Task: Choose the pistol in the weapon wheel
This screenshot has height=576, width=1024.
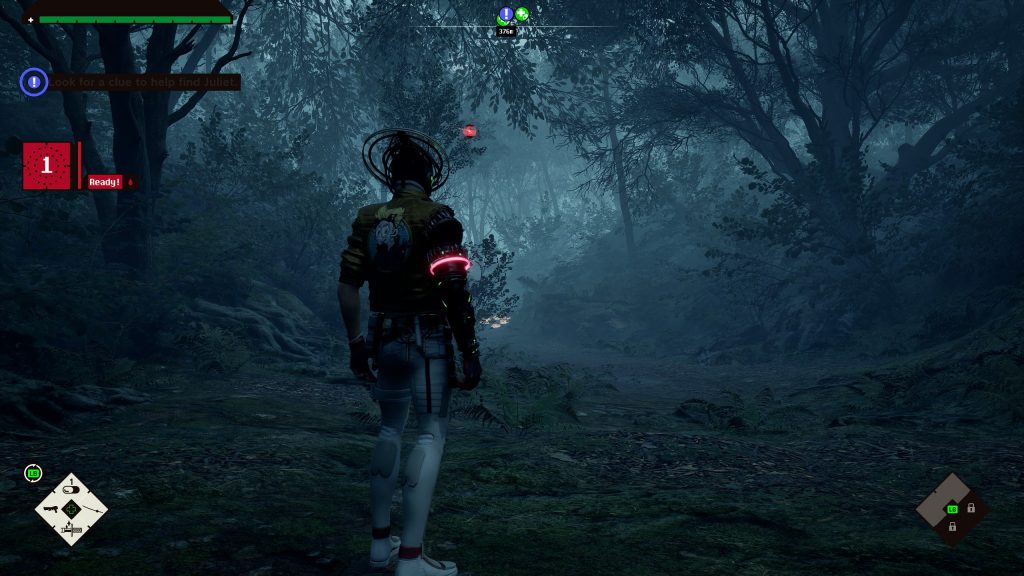Action: click(x=48, y=510)
